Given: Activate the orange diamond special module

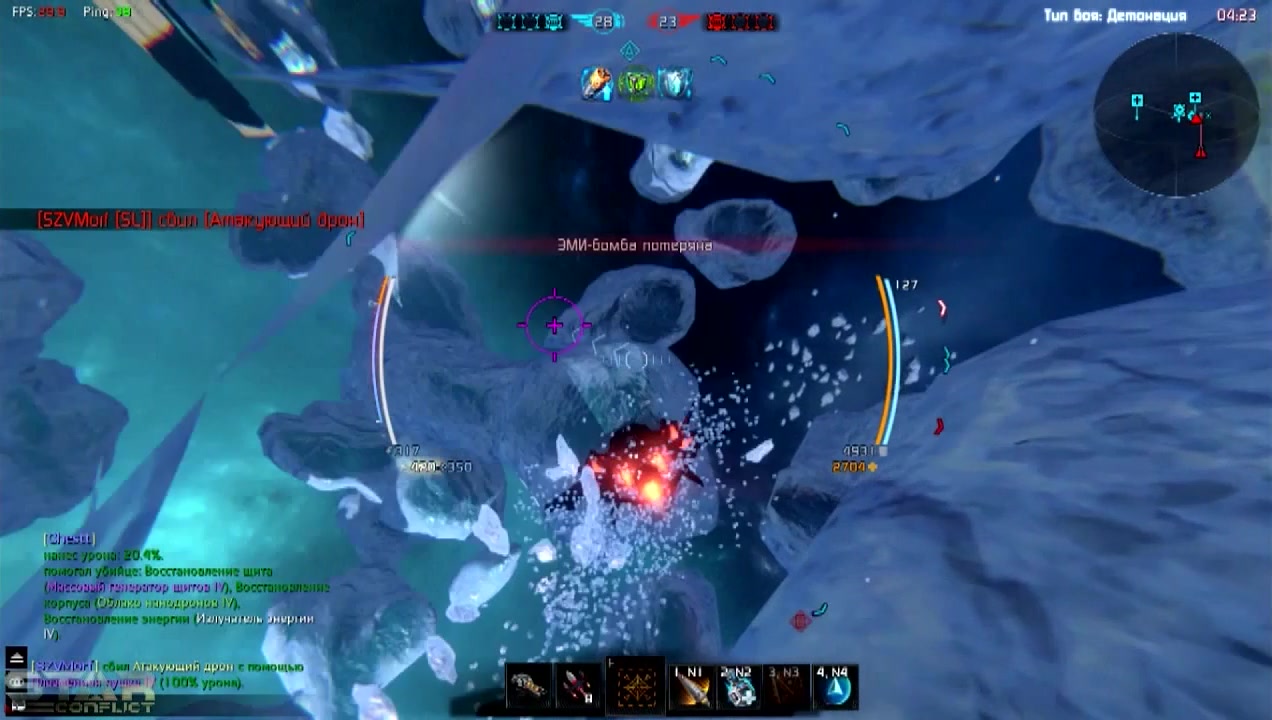Looking at the screenshot, I should point(635,687).
